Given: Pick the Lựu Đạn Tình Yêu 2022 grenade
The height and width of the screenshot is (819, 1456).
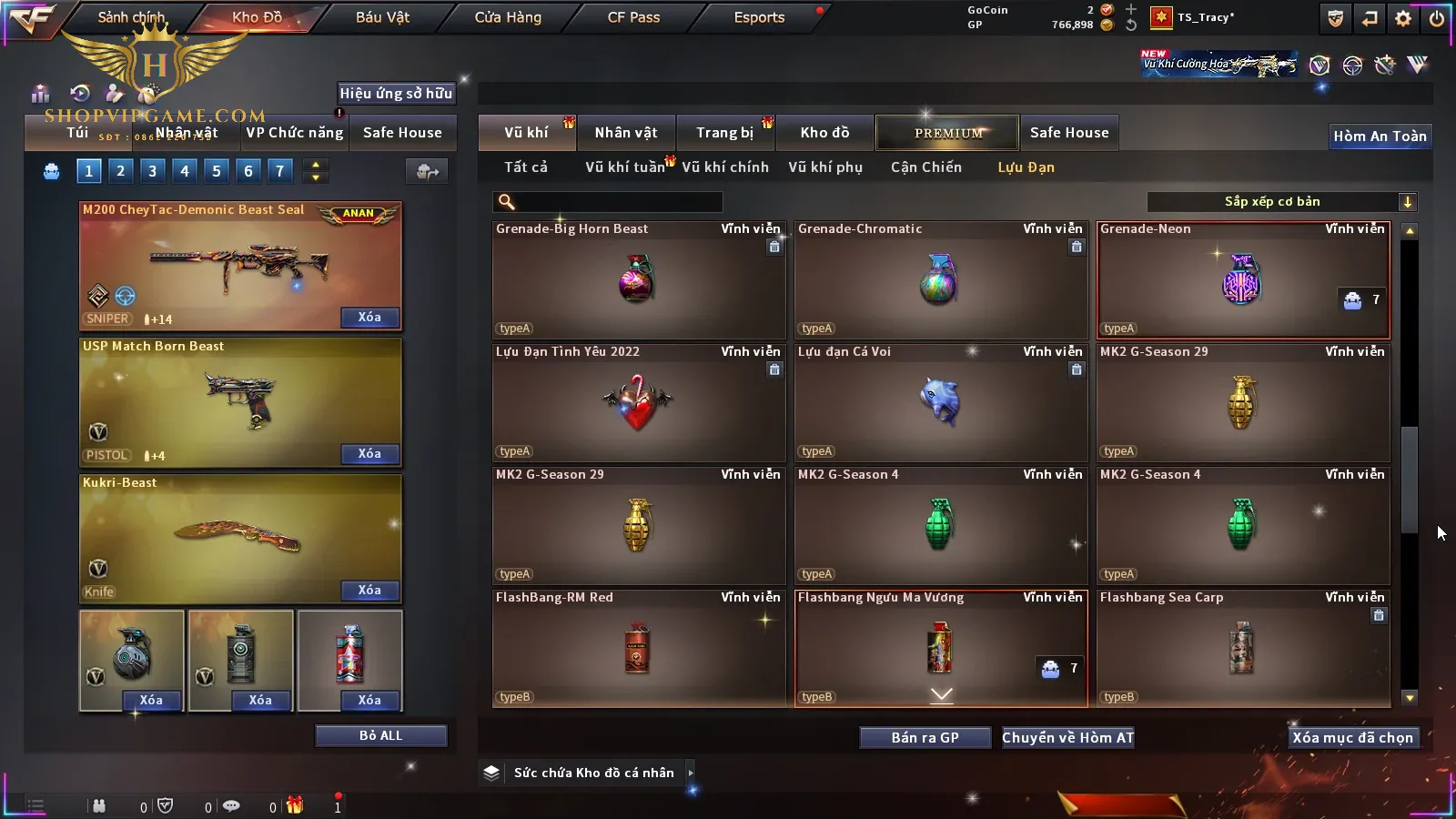Looking at the screenshot, I should point(638,403).
